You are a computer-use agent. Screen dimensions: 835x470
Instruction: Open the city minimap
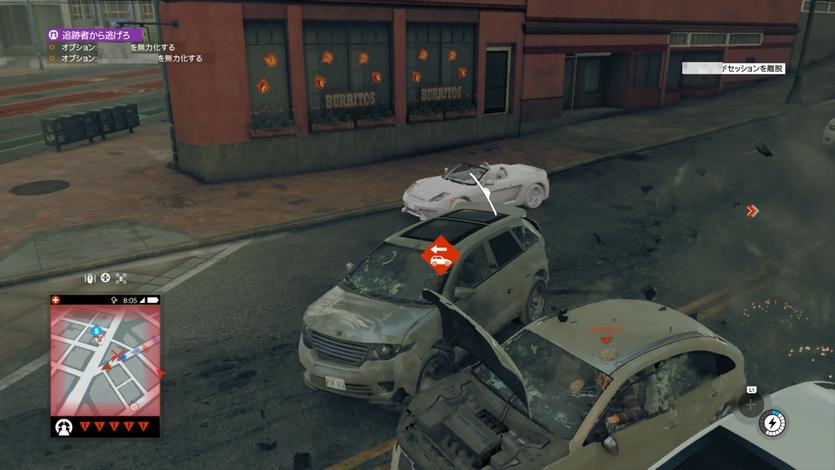[x=105, y=360]
